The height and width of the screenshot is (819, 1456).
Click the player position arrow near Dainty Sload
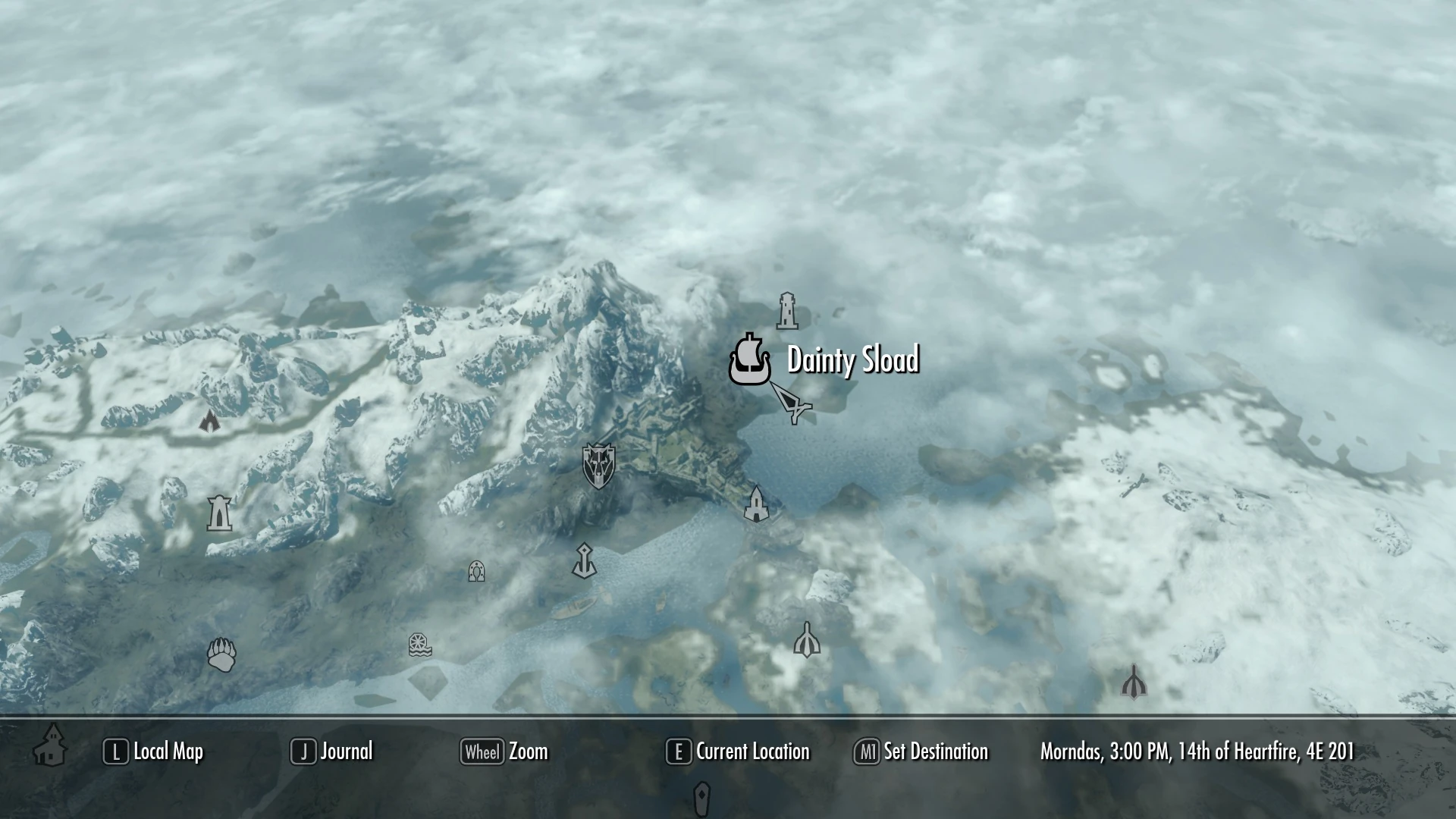click(792, 403)
